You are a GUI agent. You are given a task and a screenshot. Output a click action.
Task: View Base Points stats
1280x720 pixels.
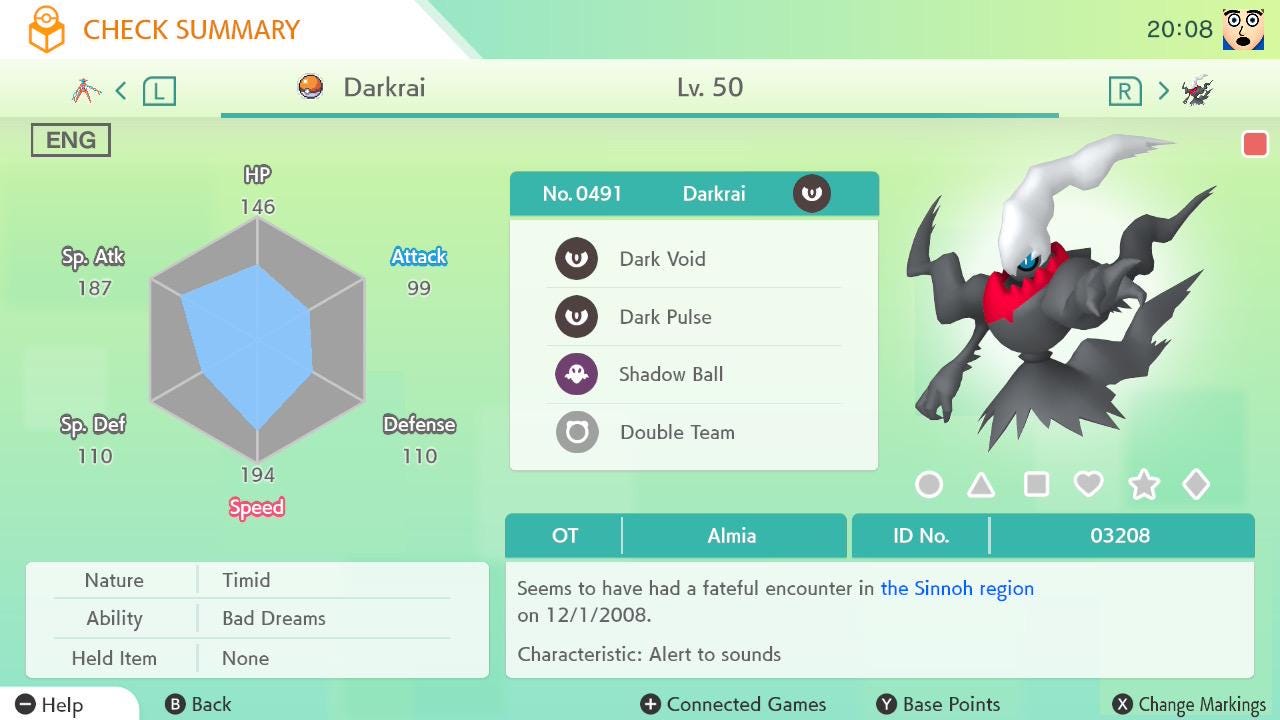click(938, 705)
